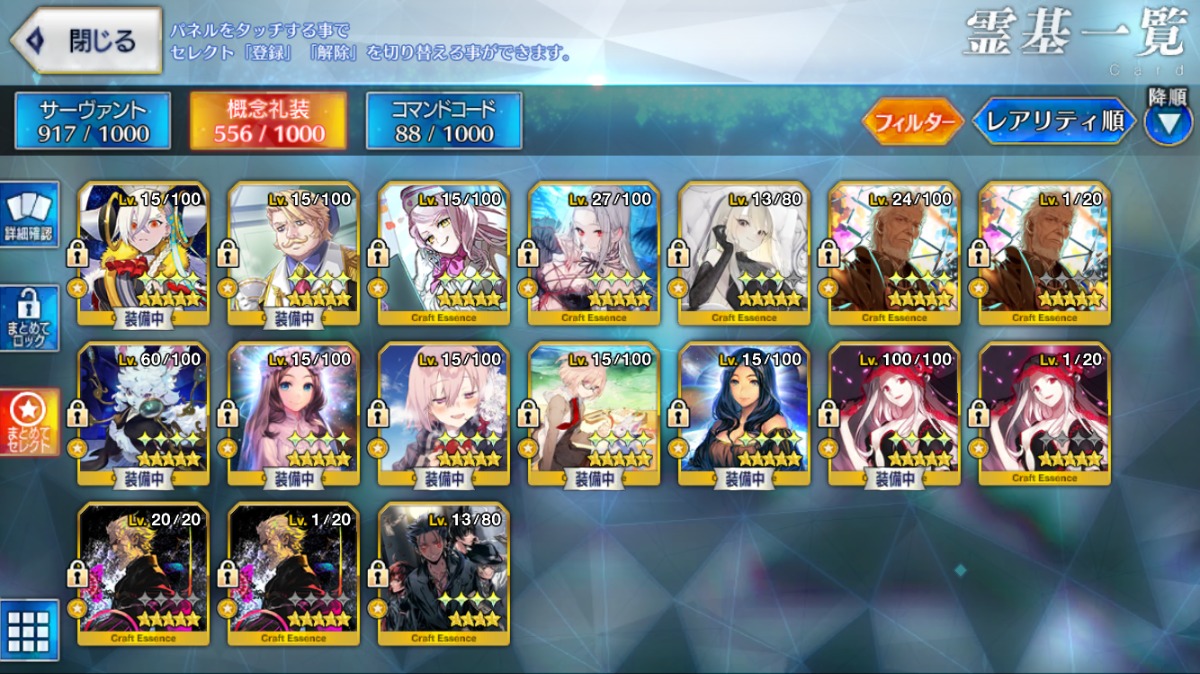1200x674 pixels.
Task: Close the card list with 閉じる
Action: (87, 41)
